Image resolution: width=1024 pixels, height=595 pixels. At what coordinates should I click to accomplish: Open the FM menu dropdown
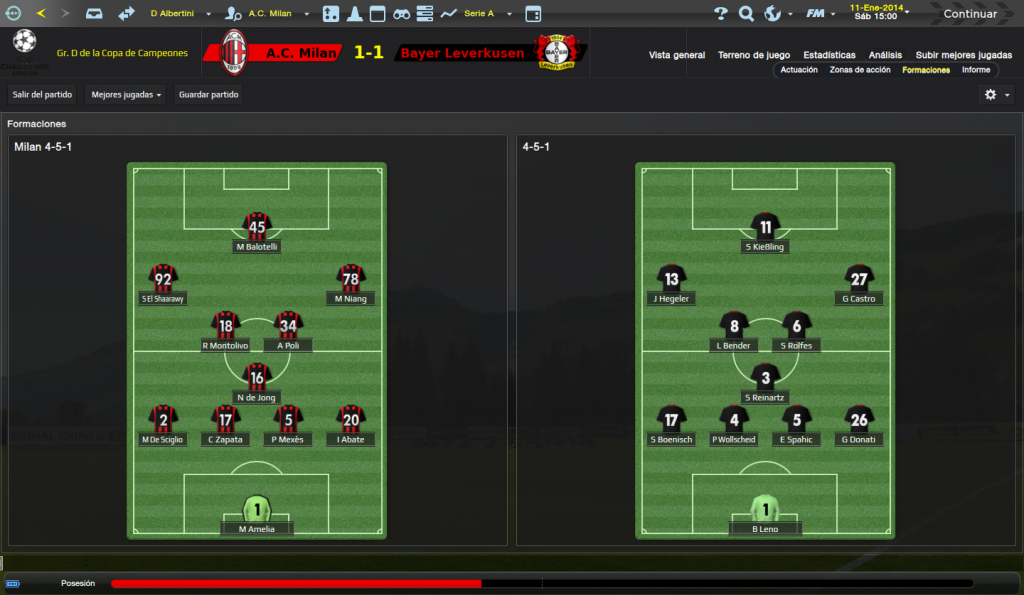820,14
